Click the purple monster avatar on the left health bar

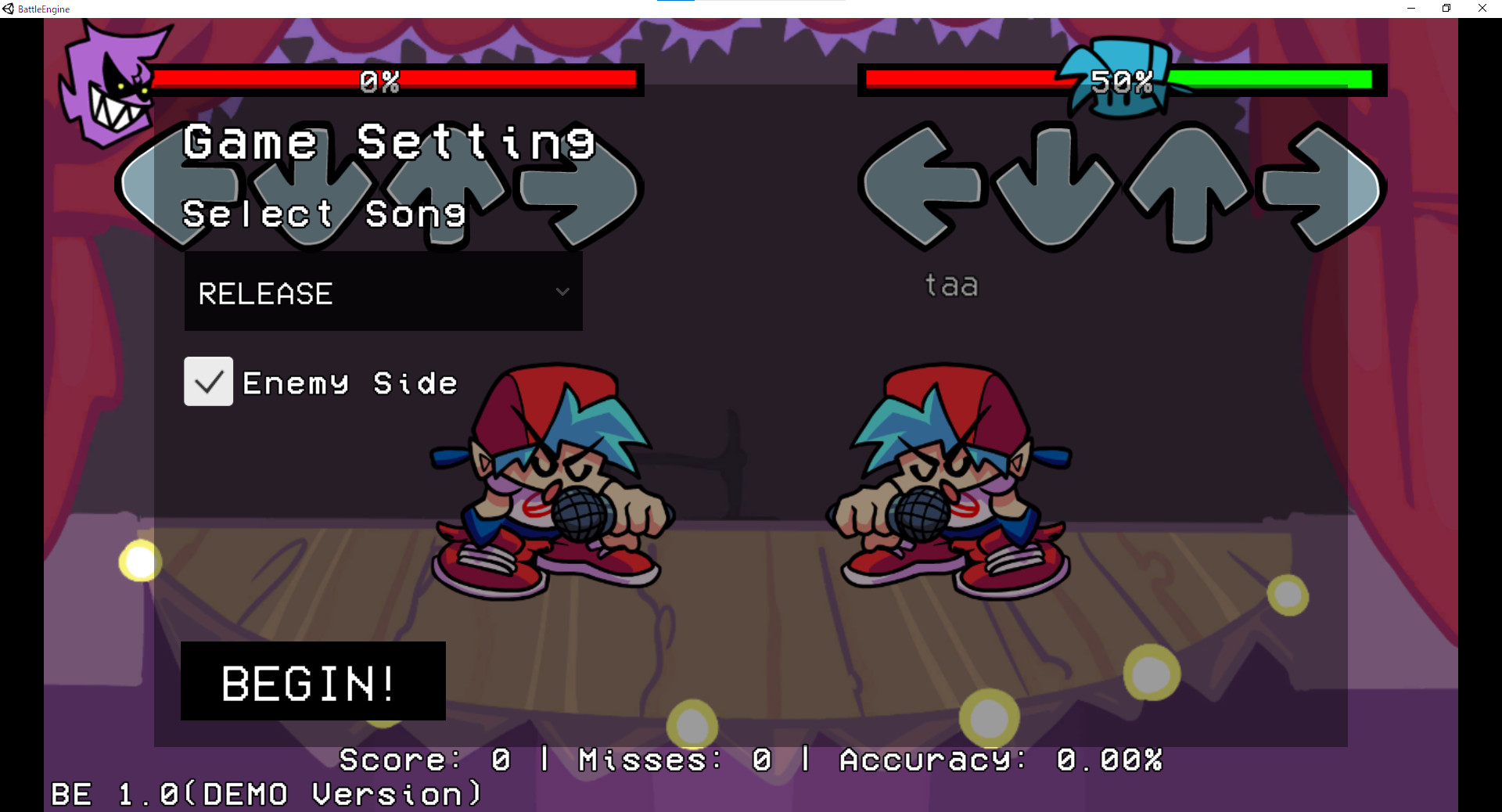(113, 82)
